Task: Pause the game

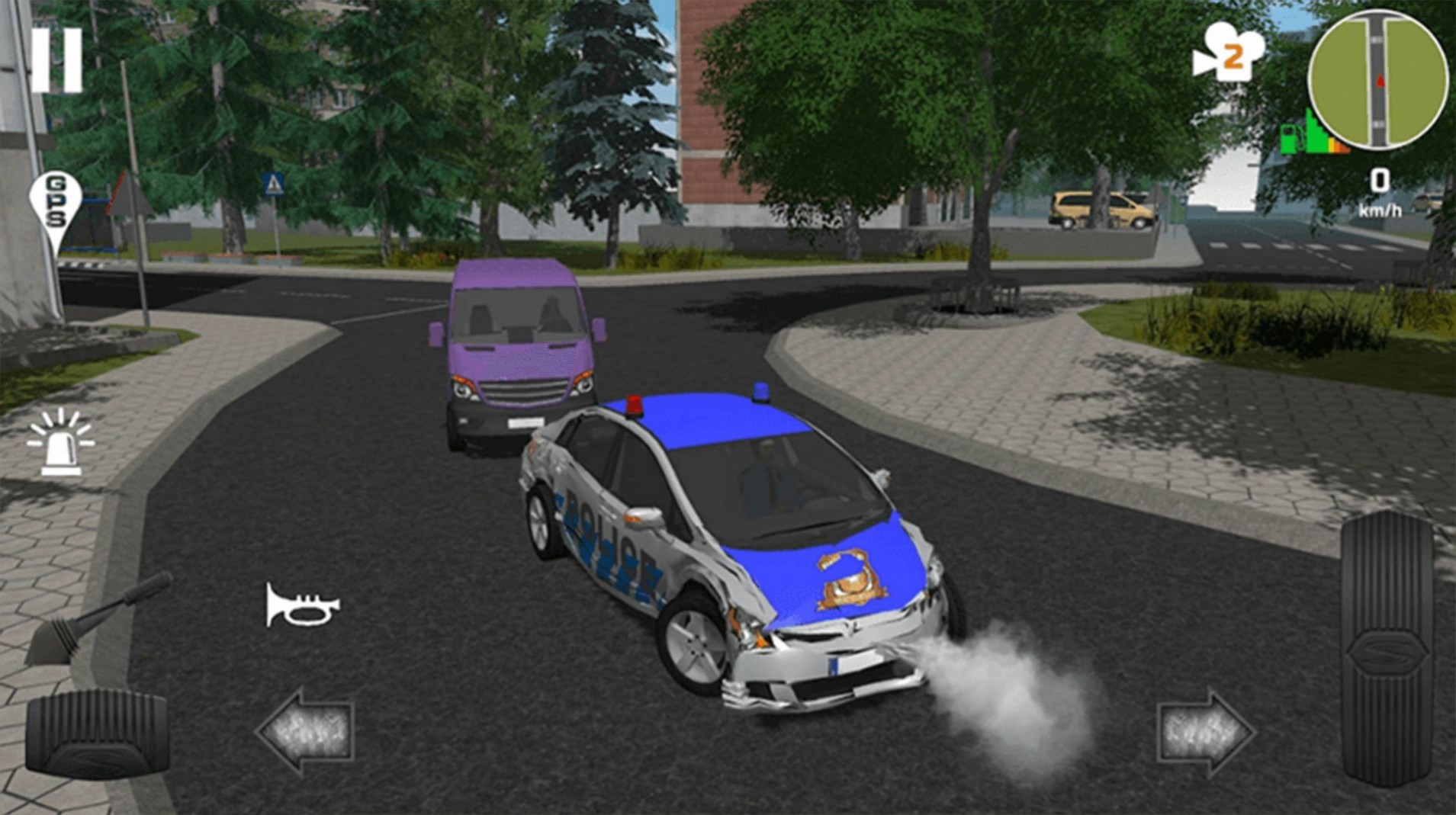Action: (57, 57)
